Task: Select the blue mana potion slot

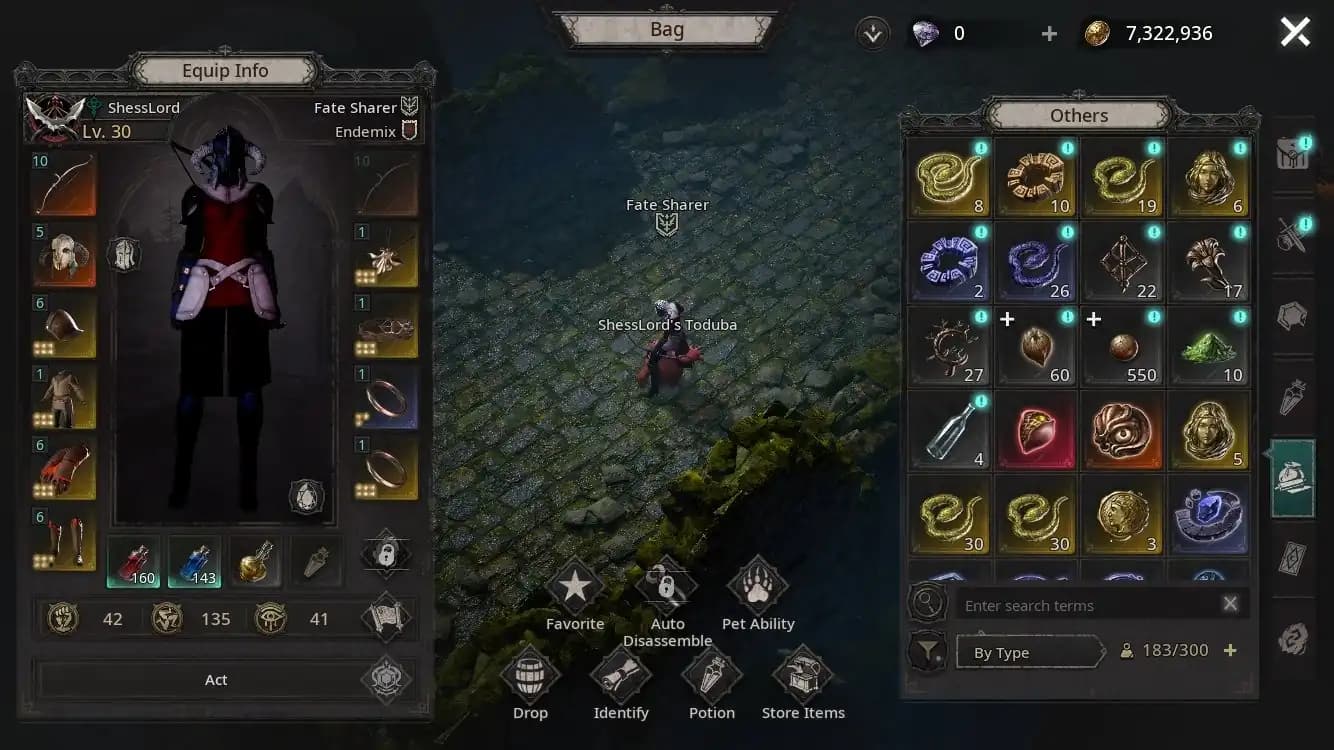Action: point(195,560)
